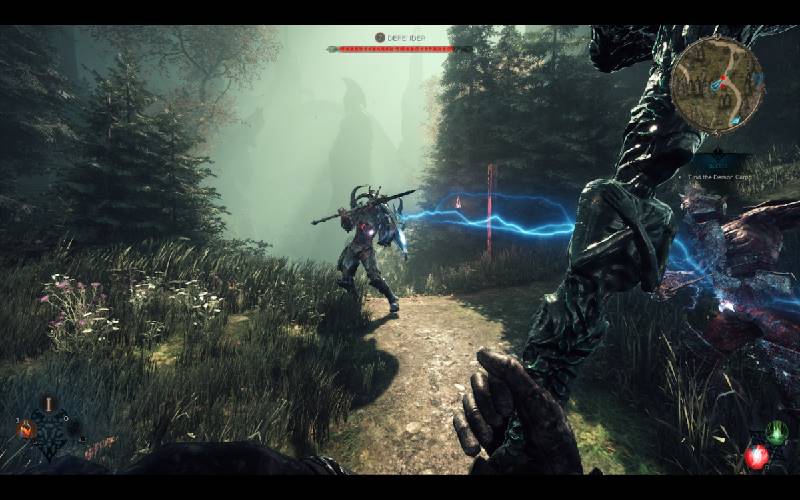
Task: Select the blue marker on the minimap
Action: click(714, 87)
